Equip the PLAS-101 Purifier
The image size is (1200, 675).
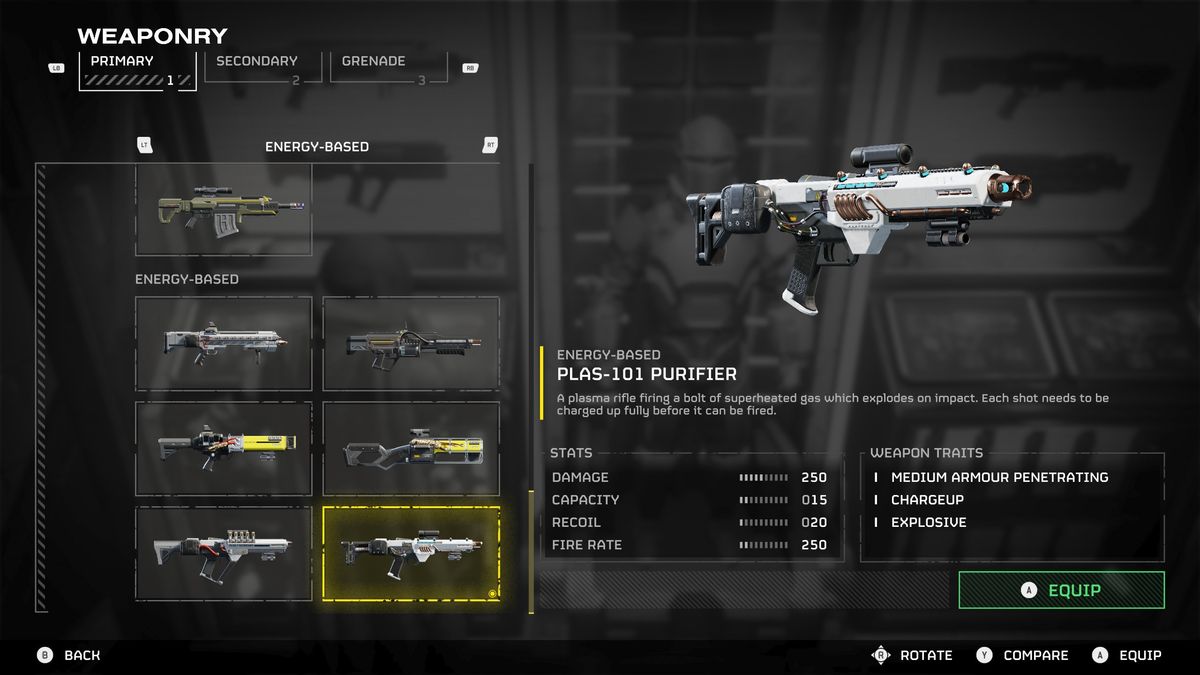1061,590
